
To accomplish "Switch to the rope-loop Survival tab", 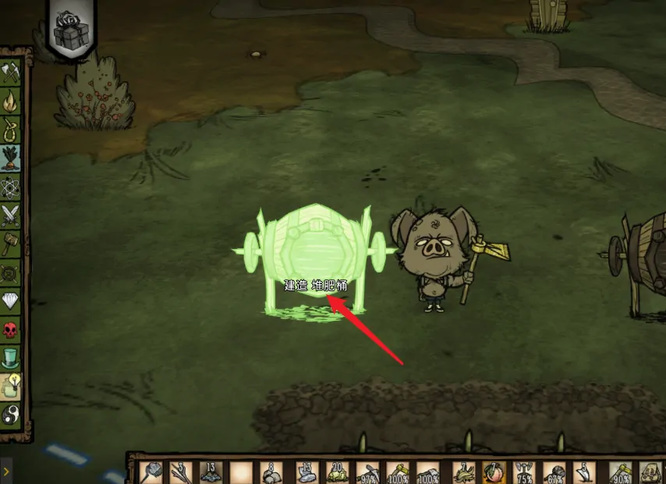I will click(11, 129).
